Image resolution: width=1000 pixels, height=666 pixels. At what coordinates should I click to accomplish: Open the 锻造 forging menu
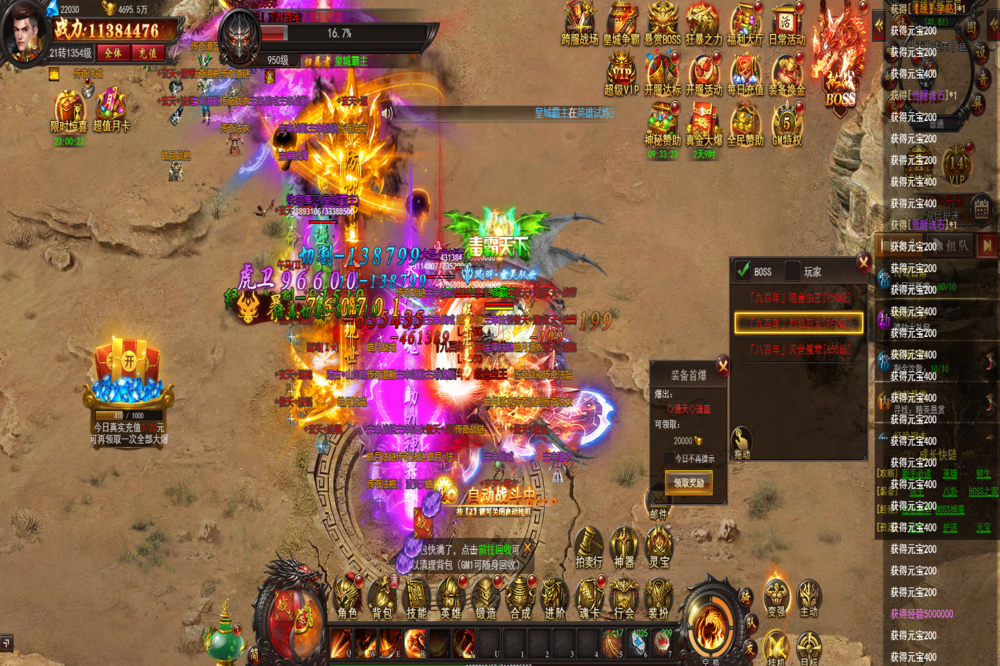[x=485, y=597]
